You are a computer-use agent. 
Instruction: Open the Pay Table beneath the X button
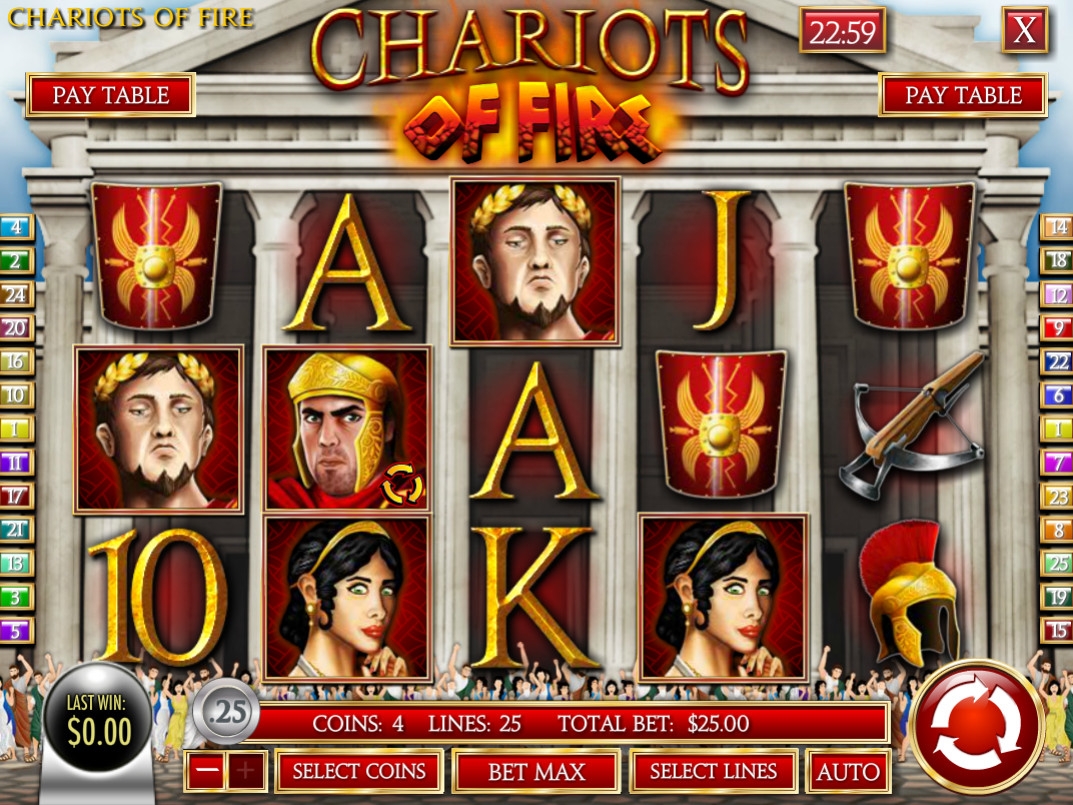click(963, 95)
